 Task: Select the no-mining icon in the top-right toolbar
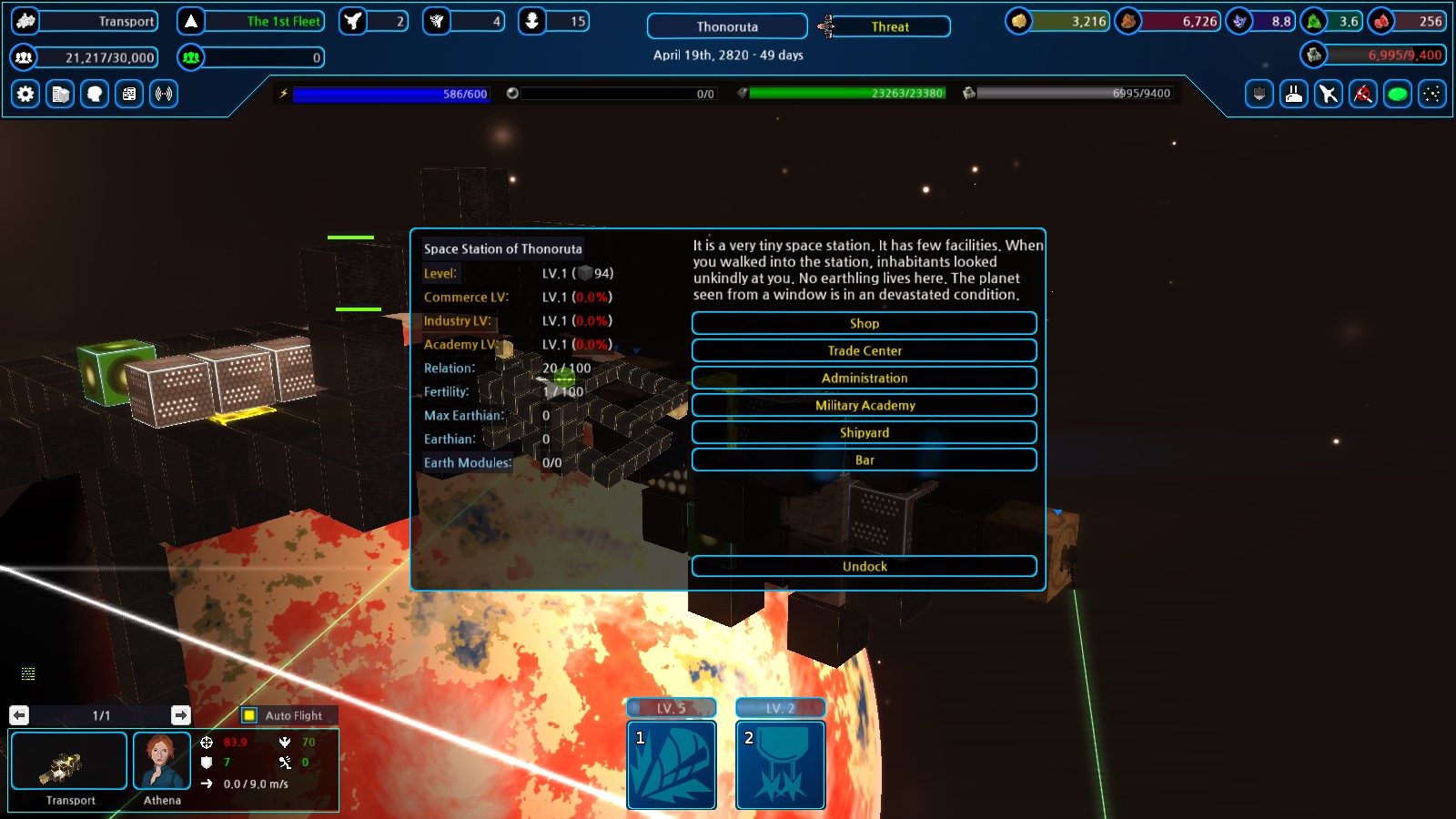(x=1362, y=94)
